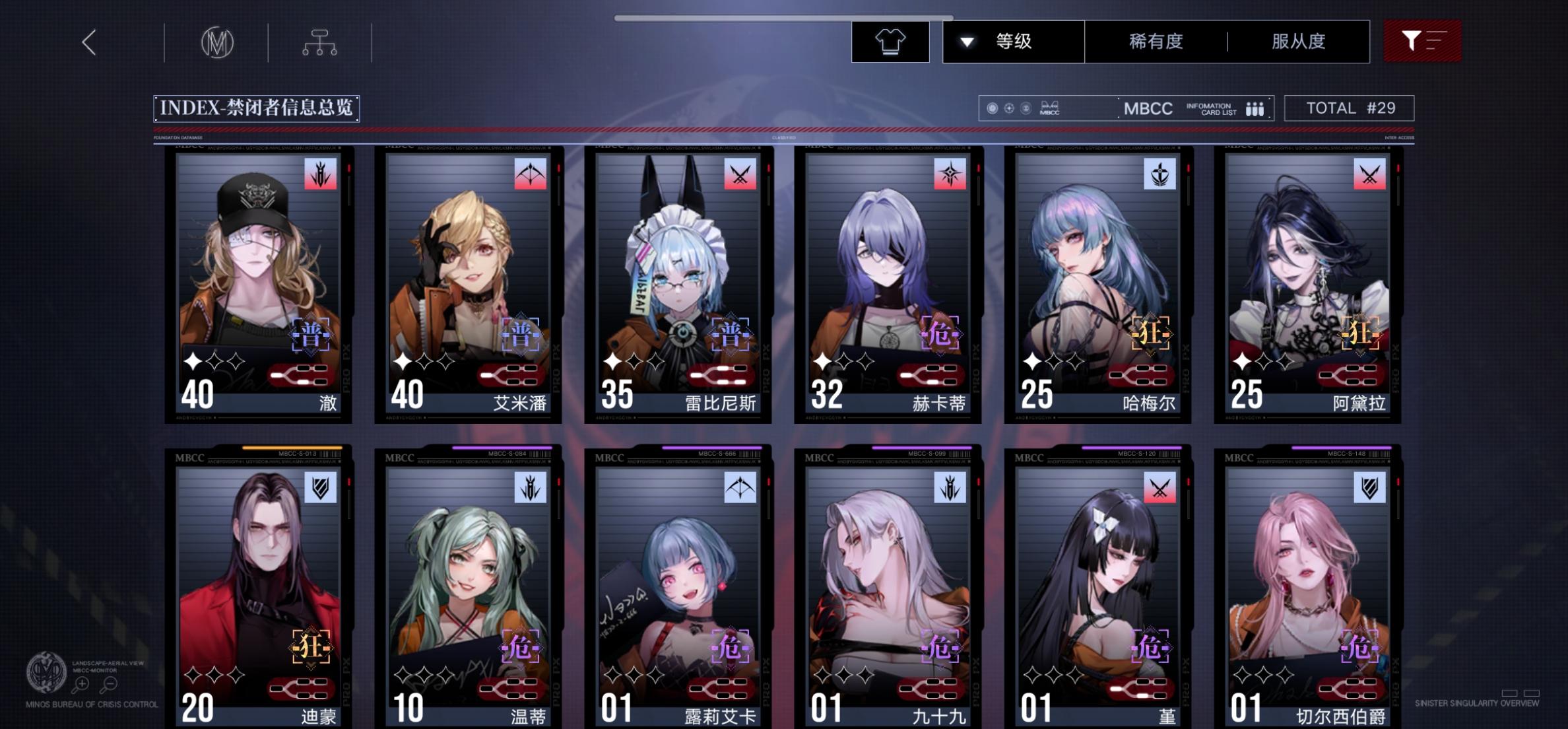Open 哈梅尔's character card
Image resolution: width=1568 pixels, height=729 pixels.
[1099, 284]
